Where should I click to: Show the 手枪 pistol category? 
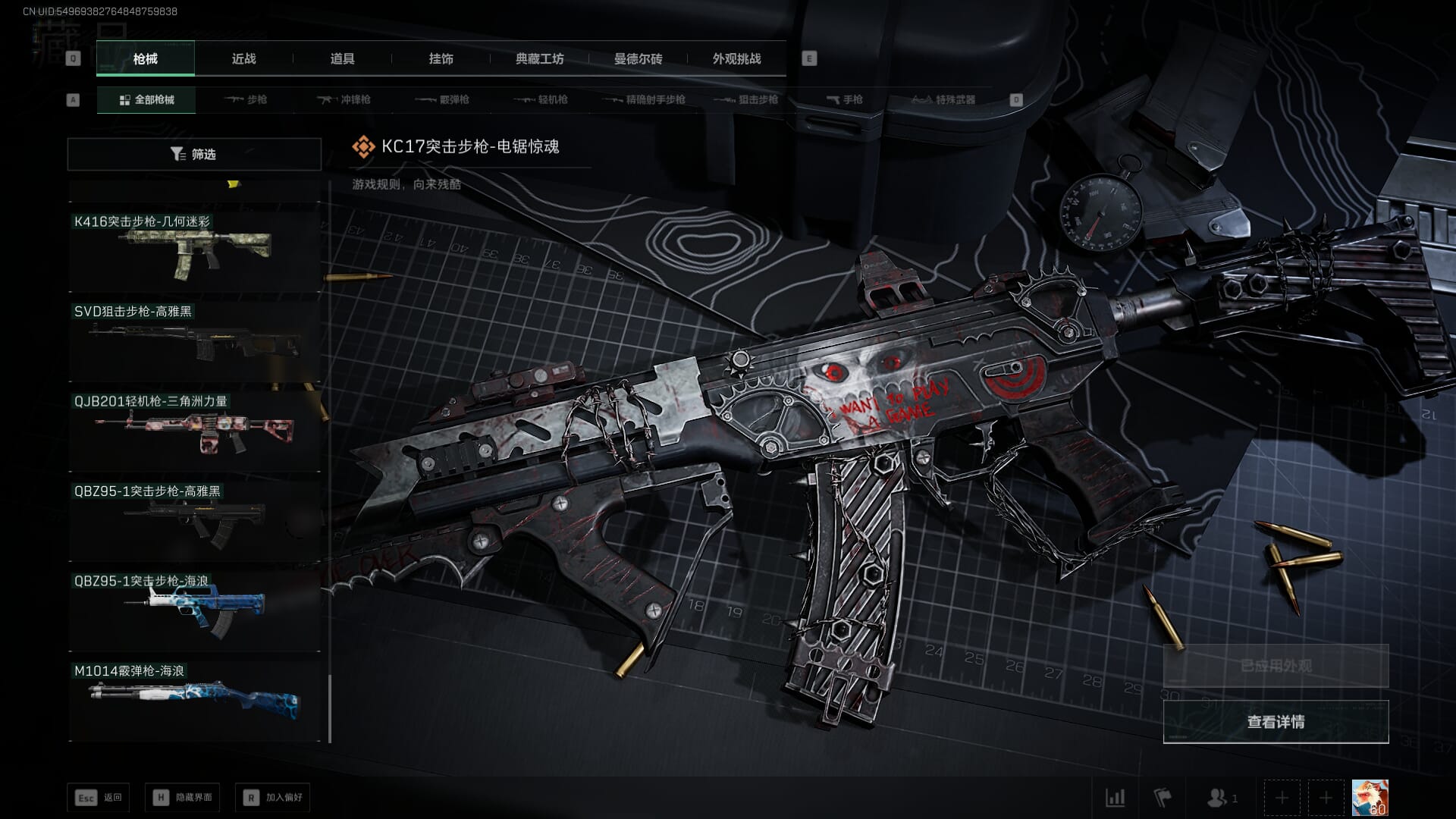[x=845, y=99]
